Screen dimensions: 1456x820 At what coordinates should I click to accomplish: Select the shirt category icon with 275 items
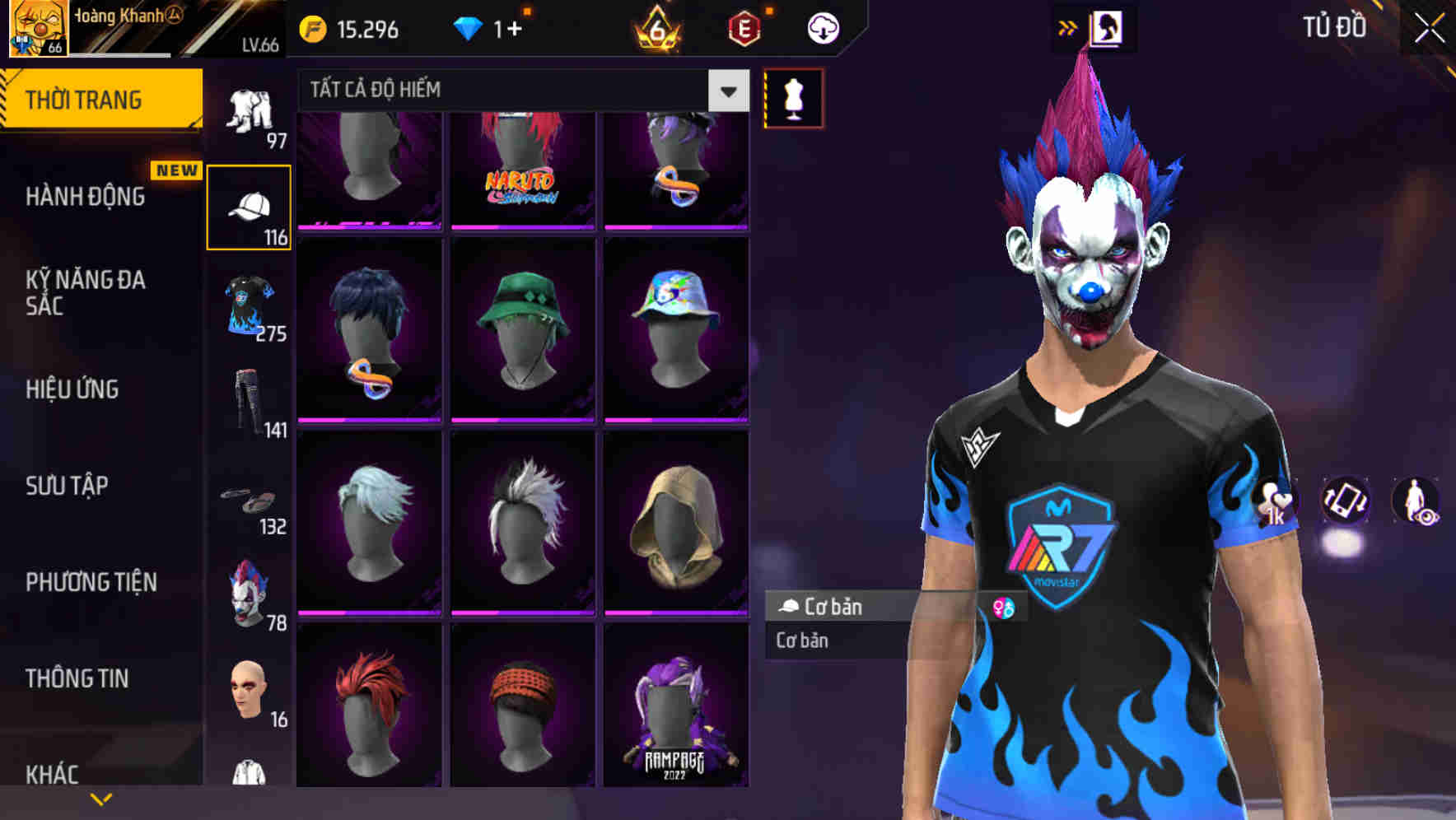pyautogui.click(x=249, y=305)
